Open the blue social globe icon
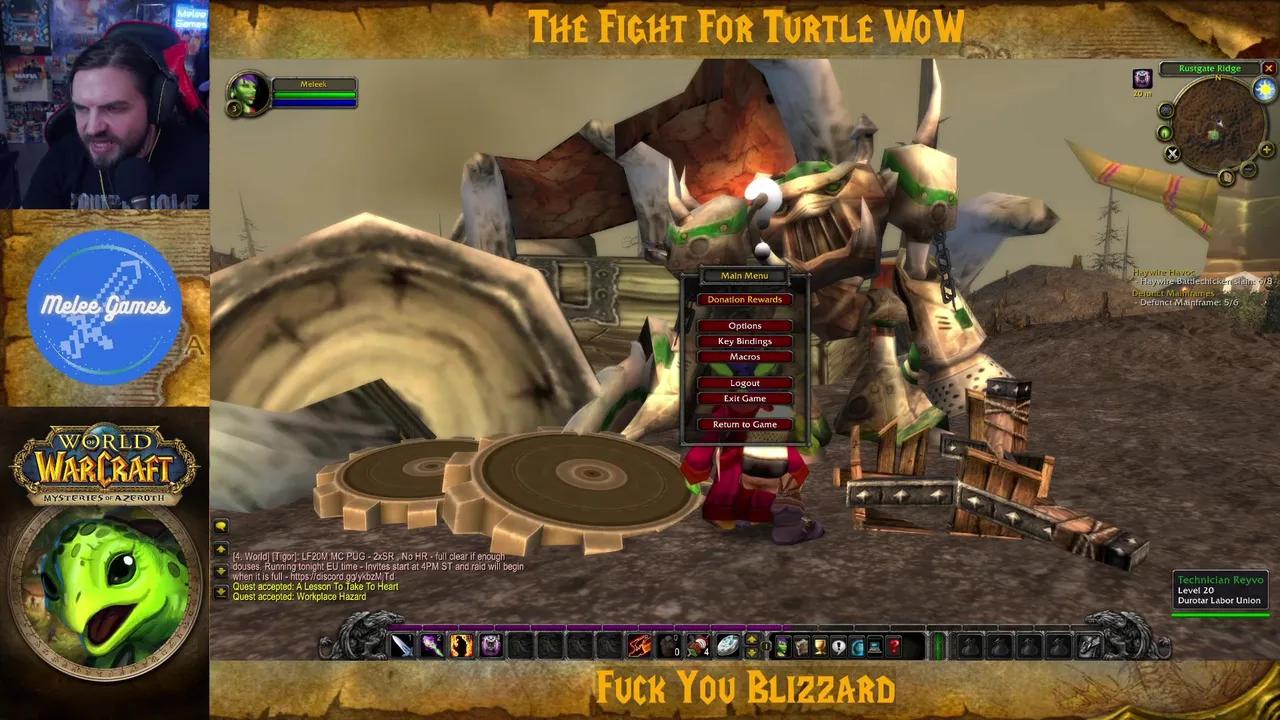Viewport: 1280px width, 720px height. [x=857, y=645]
